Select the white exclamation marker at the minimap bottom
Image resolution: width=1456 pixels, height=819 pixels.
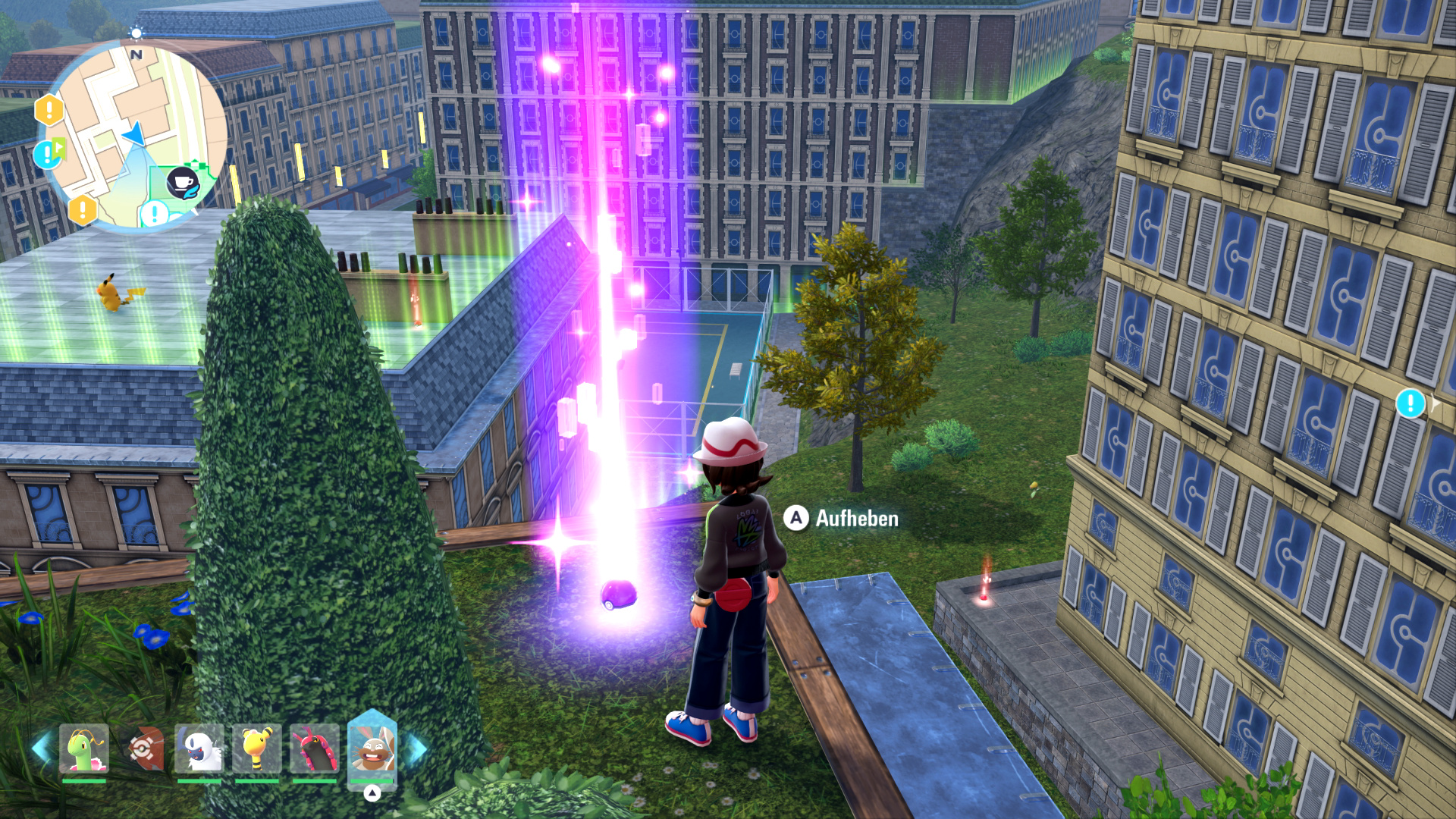pyautogui.click(x=155, y=214)
